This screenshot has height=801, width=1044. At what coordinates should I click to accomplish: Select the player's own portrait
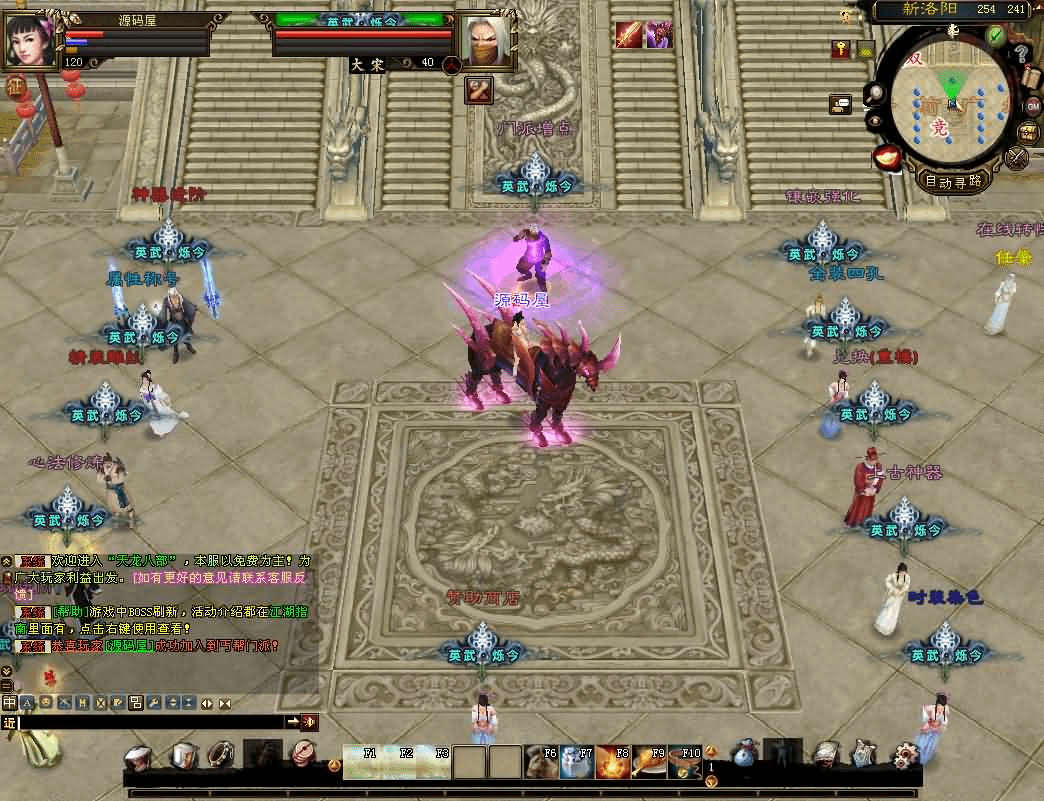tap(30, 40)
